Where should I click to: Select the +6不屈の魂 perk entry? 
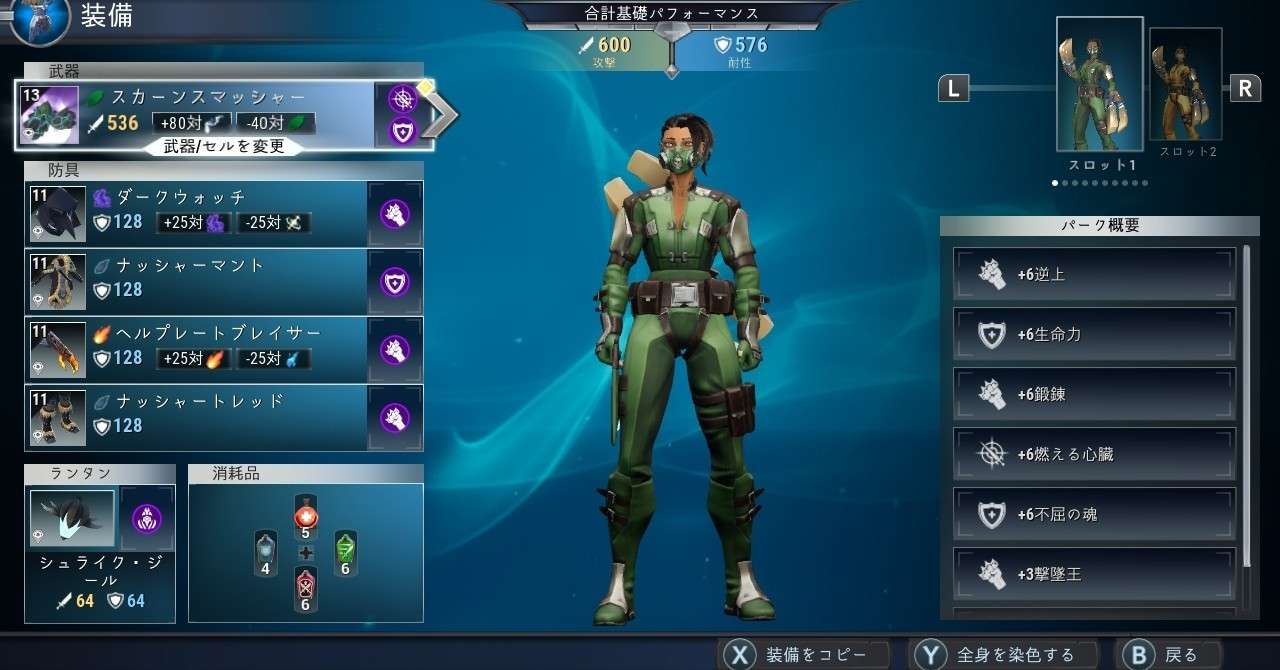1094,514
